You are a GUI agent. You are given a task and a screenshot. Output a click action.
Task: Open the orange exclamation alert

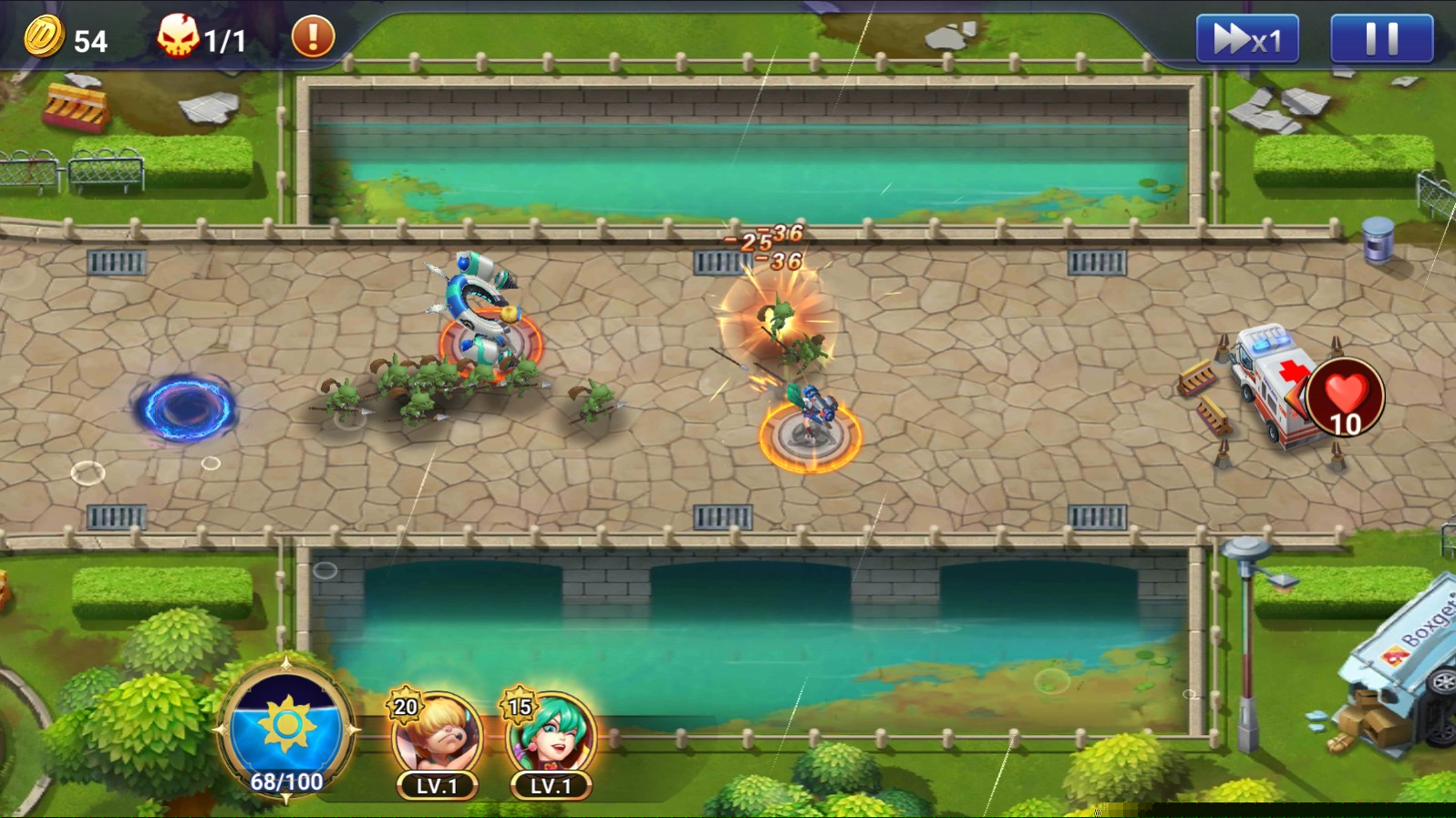pyautogui.click(x=313, y=37)
